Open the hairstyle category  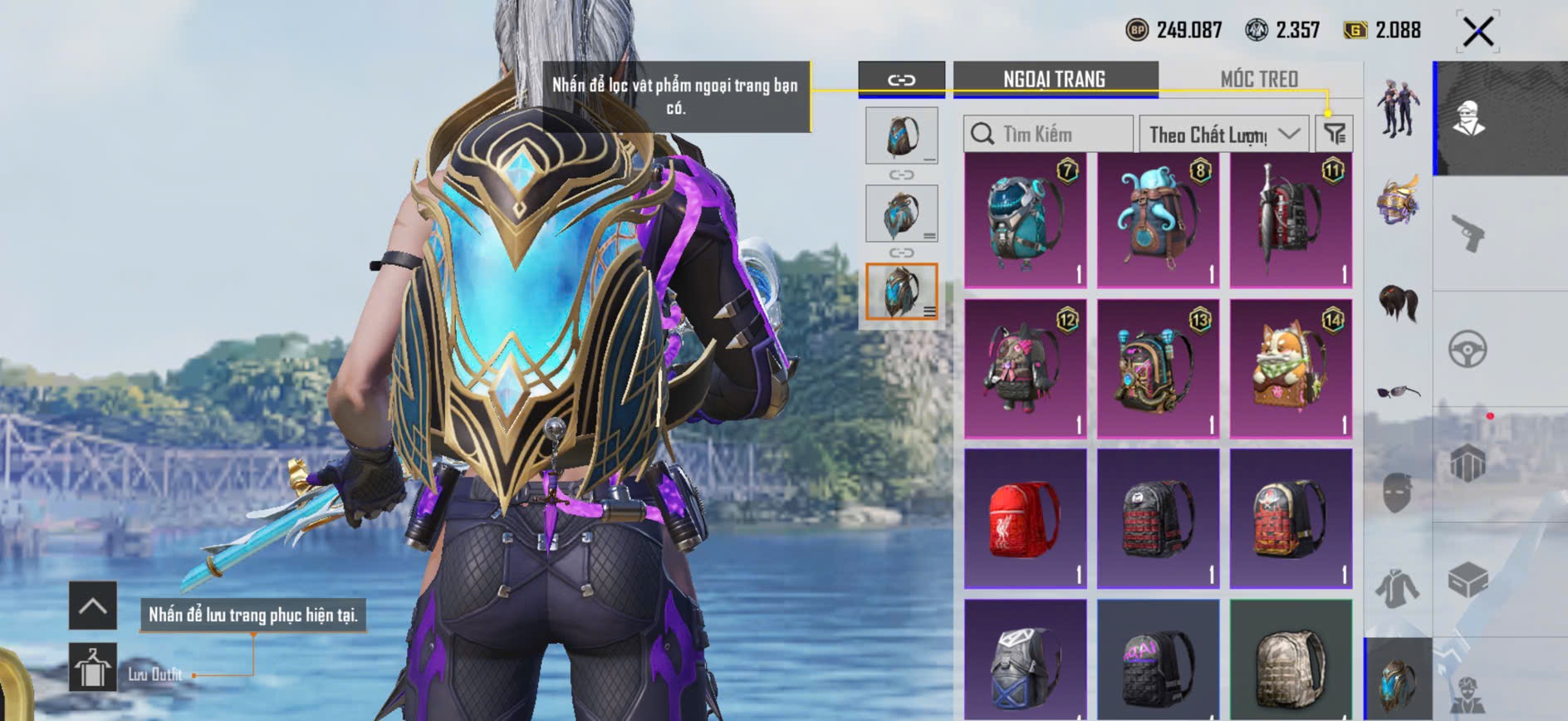click(x=1399, y=302)
